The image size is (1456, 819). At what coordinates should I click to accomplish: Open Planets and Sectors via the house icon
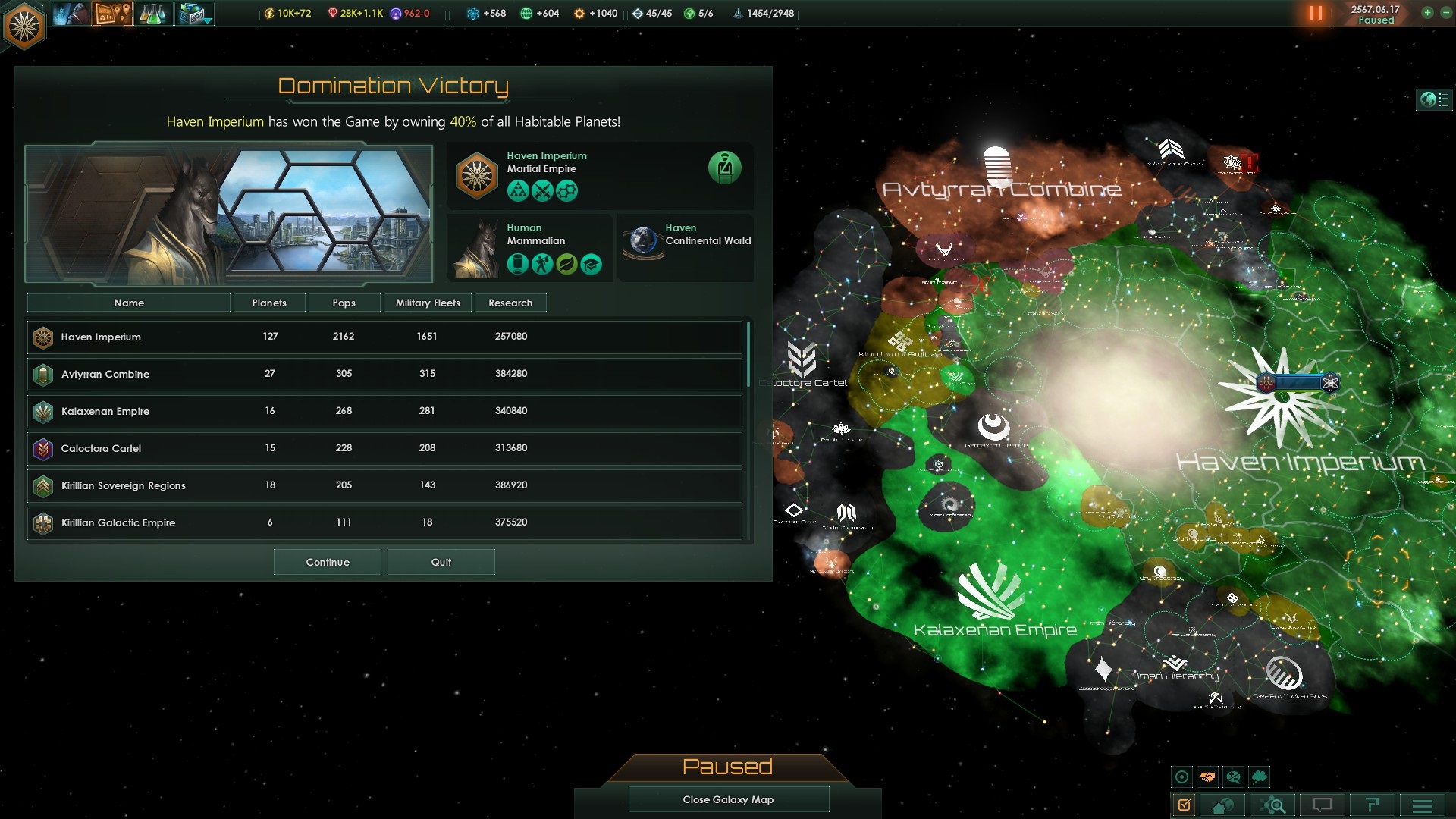tap(1222, 806)
